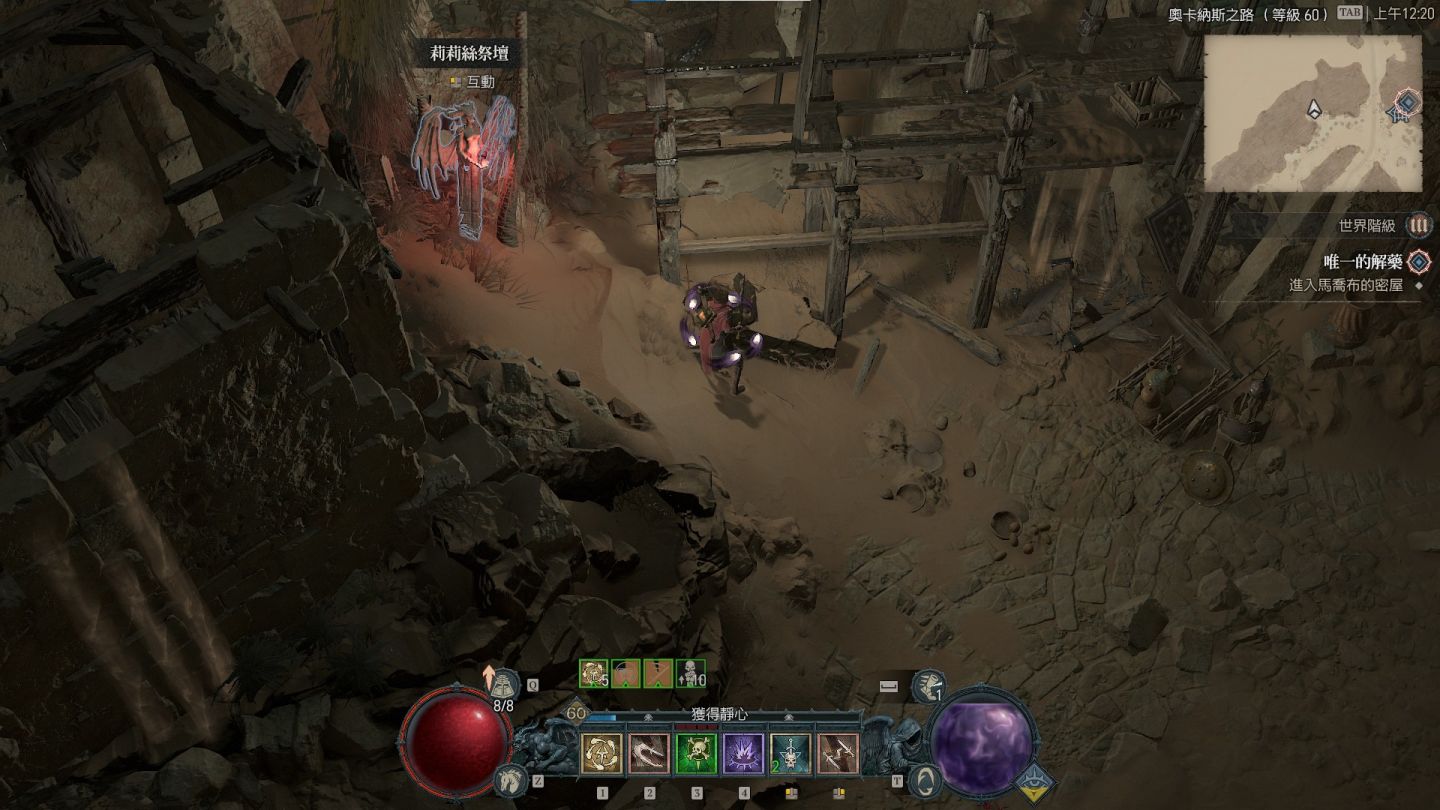Summon the mount via horse icon
This screenshot has height=810, width=1440.
point(509,780)
